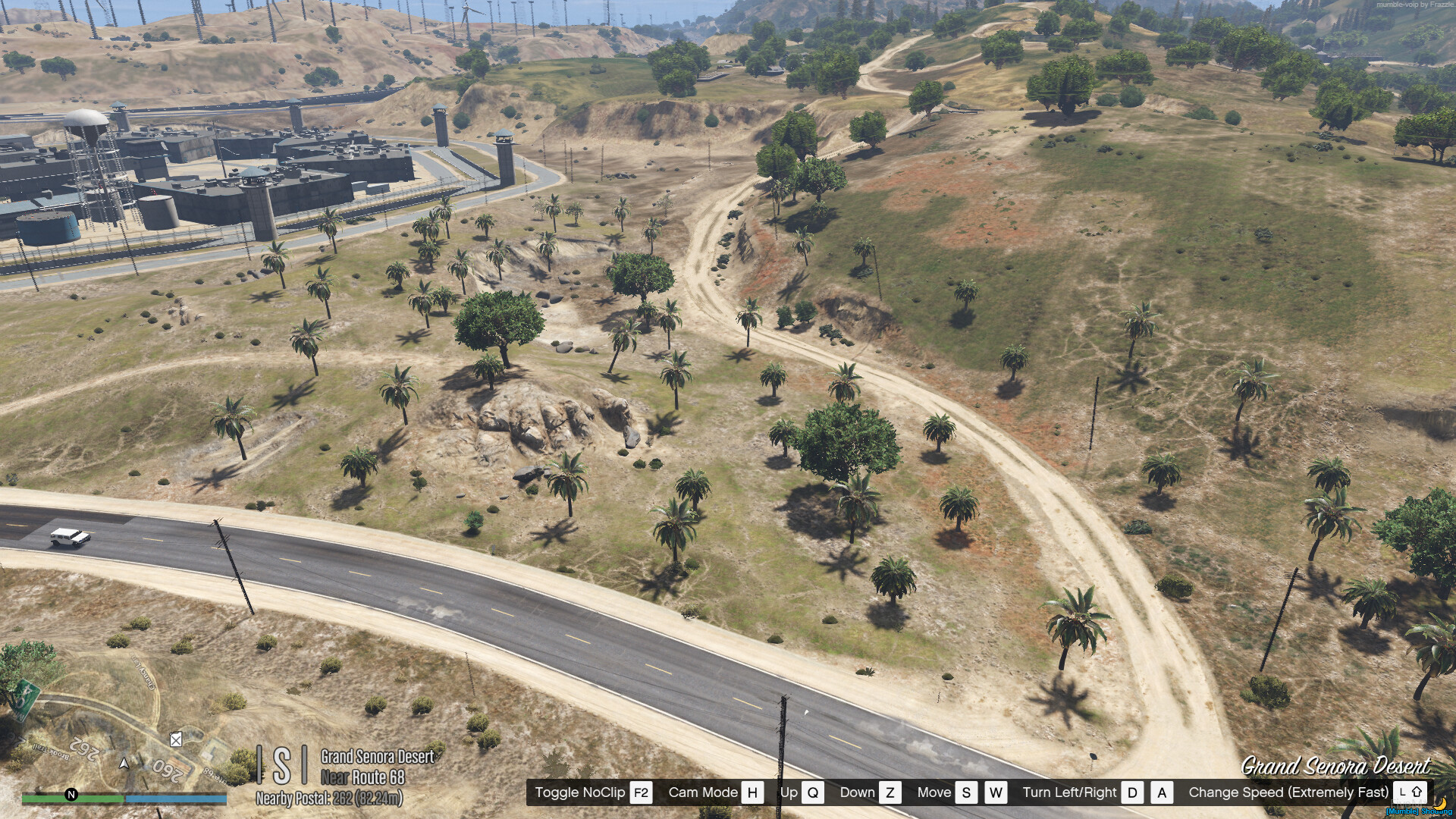Click the [Mumble] Shouting status text

pos(1420,813)
